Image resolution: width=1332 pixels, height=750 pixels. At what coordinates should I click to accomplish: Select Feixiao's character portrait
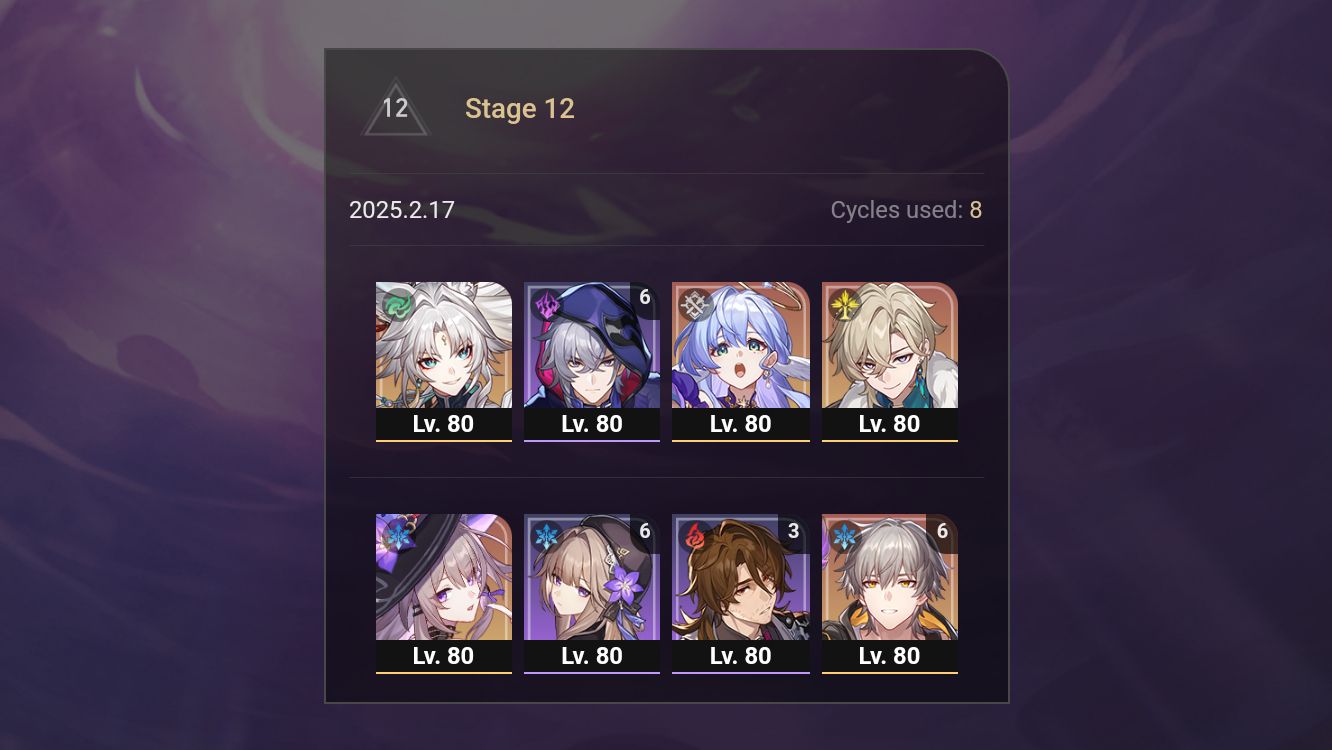(x=443, y=345)
